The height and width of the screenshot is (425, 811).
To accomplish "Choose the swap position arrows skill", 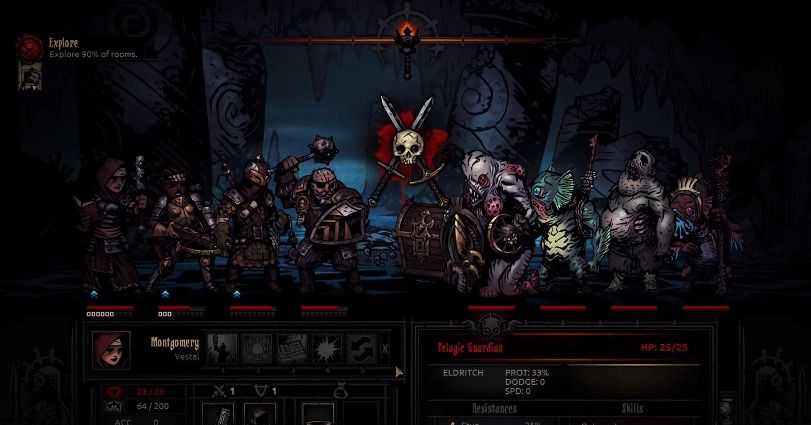I will point(360,348).
